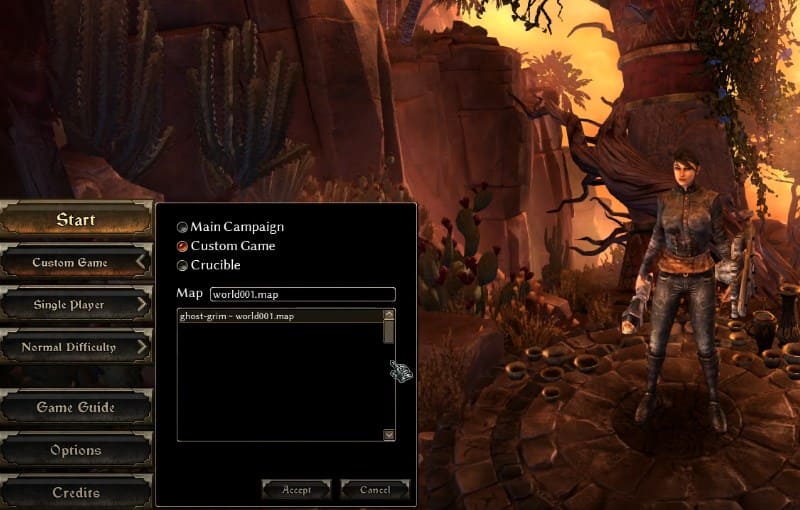Change Normal Difficulty setting
The height and width of the screenshot is (510, 800).
(x=76, y=347)
